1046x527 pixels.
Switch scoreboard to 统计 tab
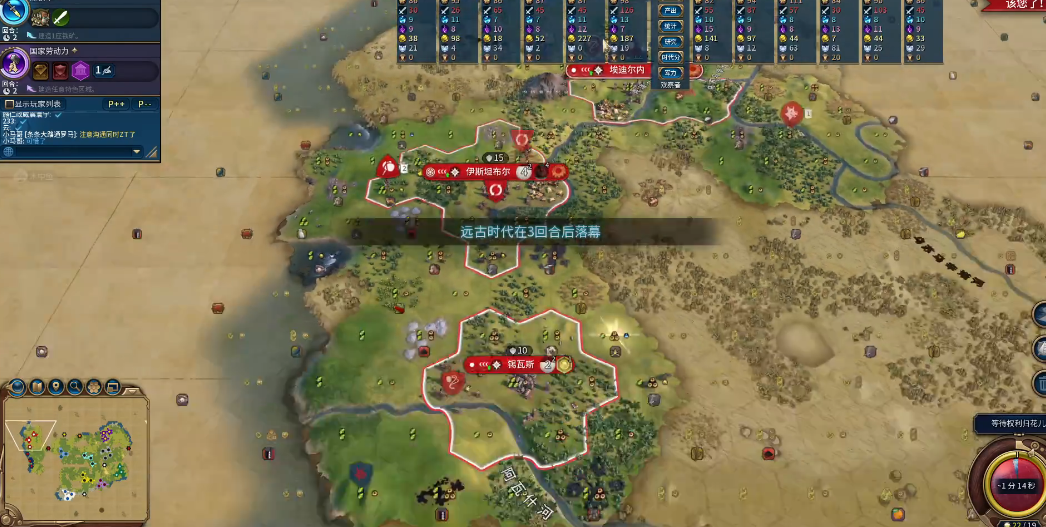tap(670, 26)
